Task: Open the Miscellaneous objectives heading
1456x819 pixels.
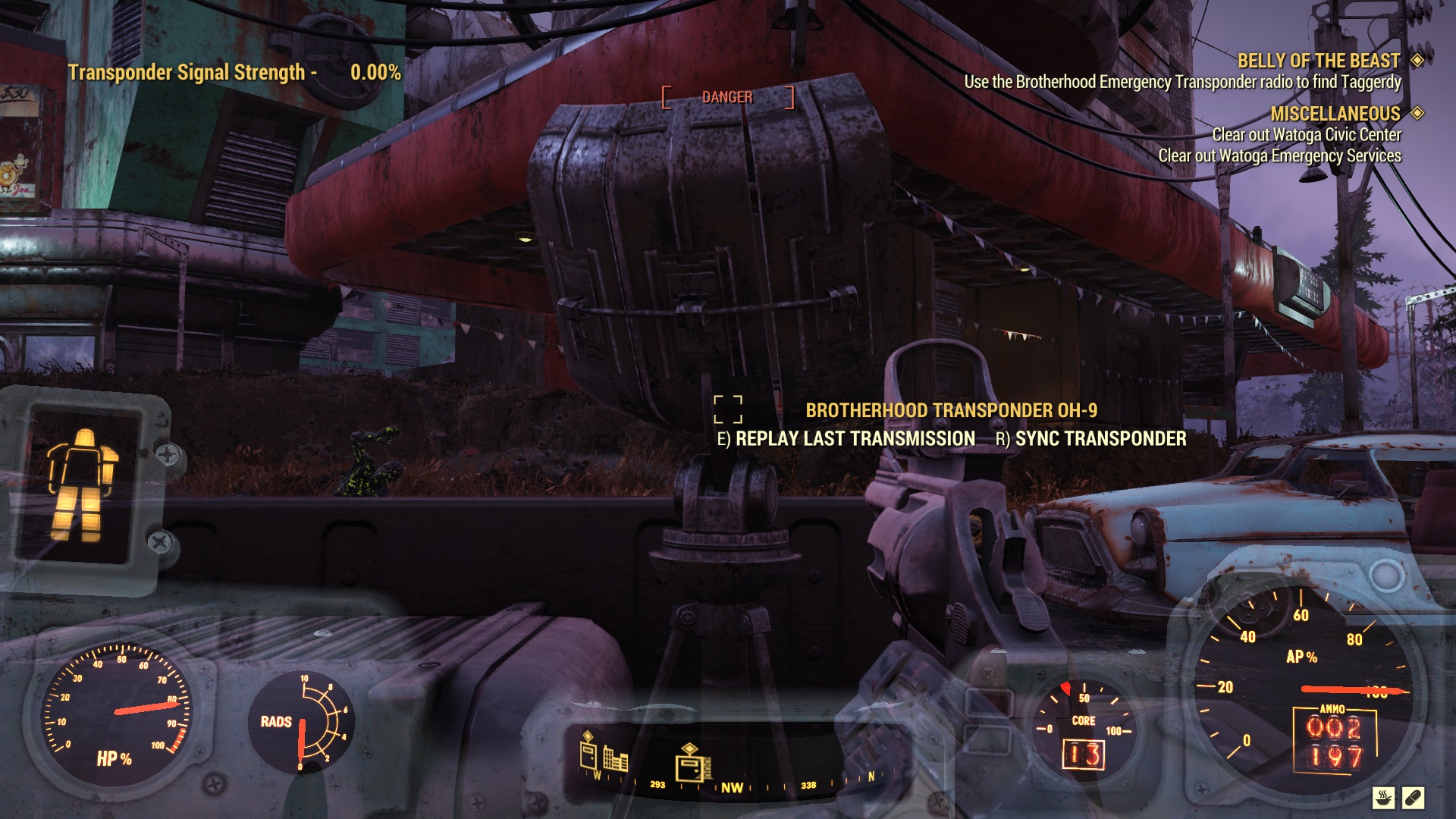Action: click(1335, 114)
